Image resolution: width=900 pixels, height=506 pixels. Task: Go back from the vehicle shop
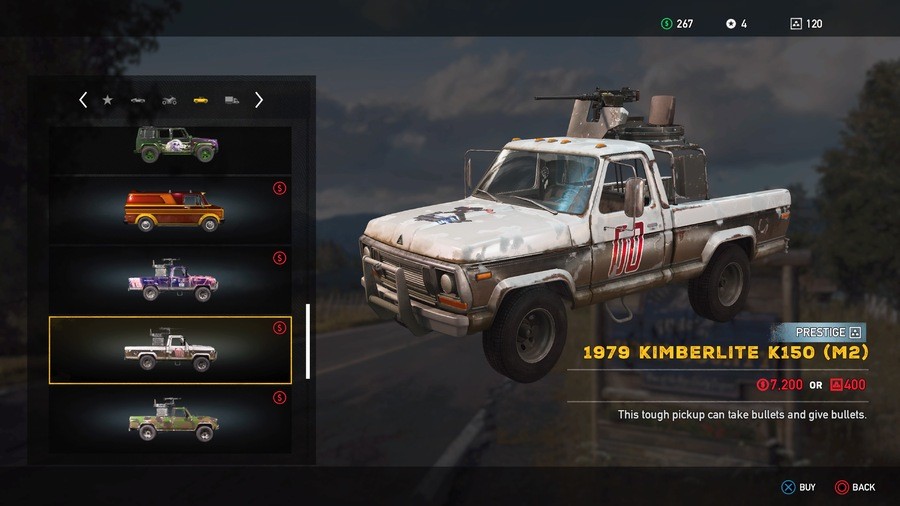(855, 487)
